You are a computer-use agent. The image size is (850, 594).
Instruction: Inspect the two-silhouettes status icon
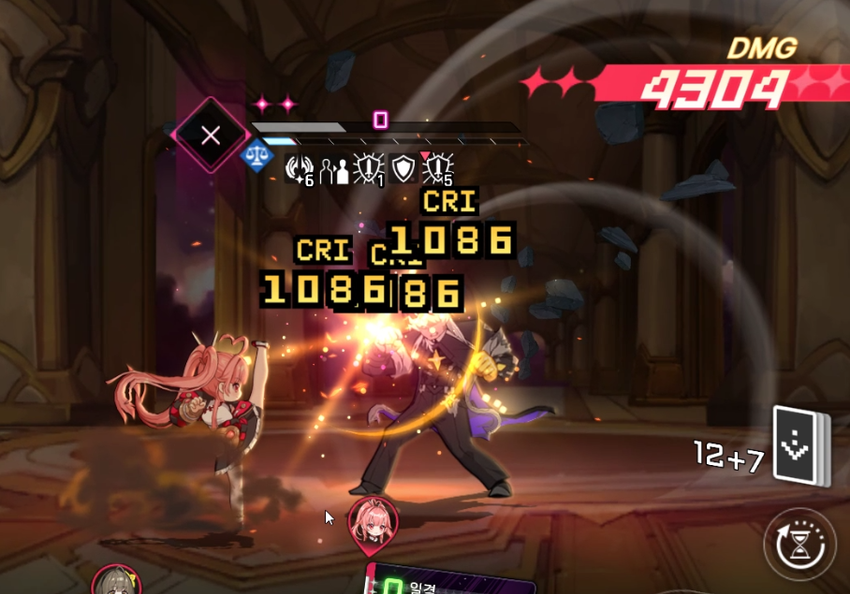[334, 170]
